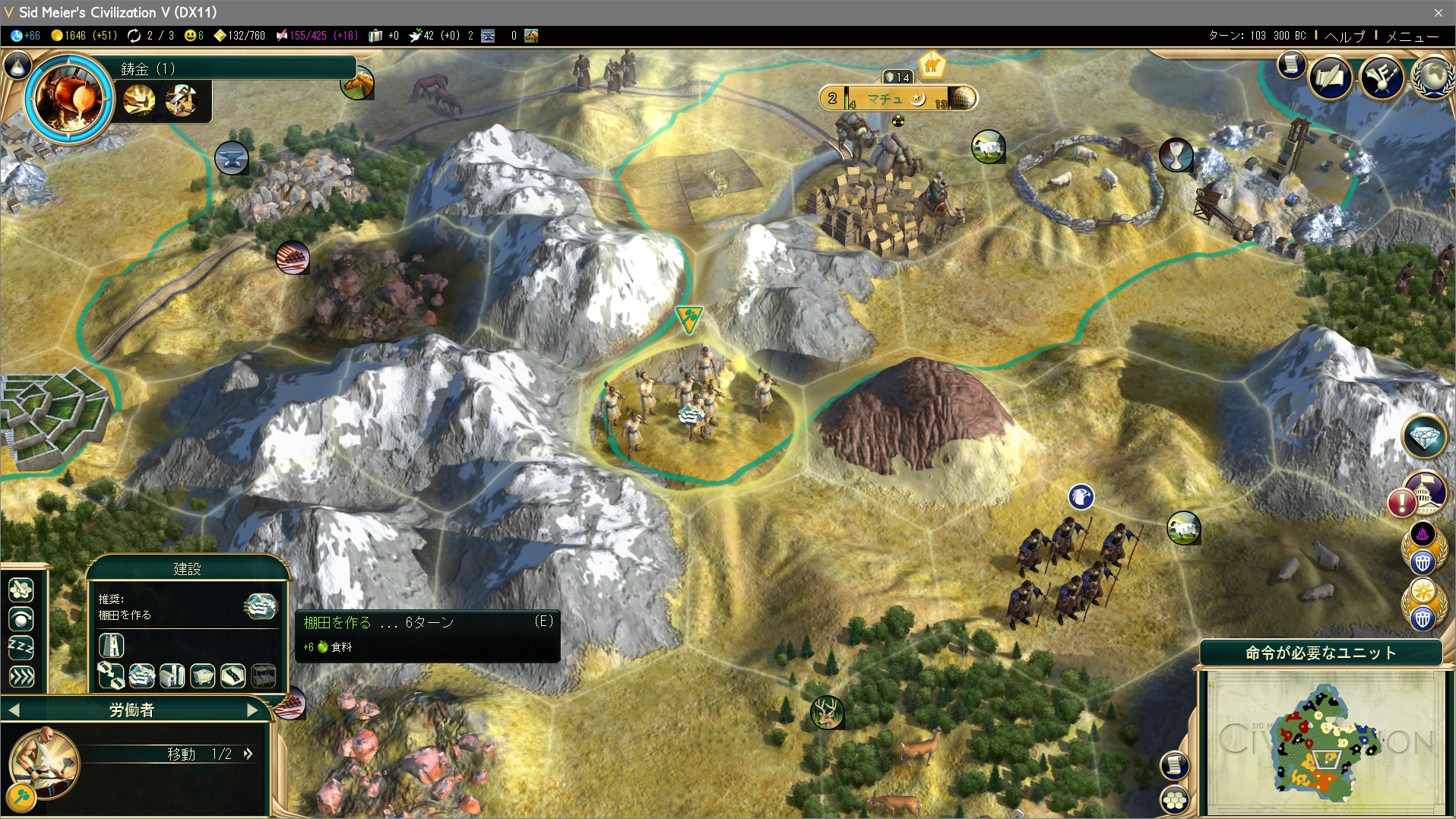1456x819 pixels.
Task: Open the social policies quill scroll icon
Action: (x=1330, y=77)
